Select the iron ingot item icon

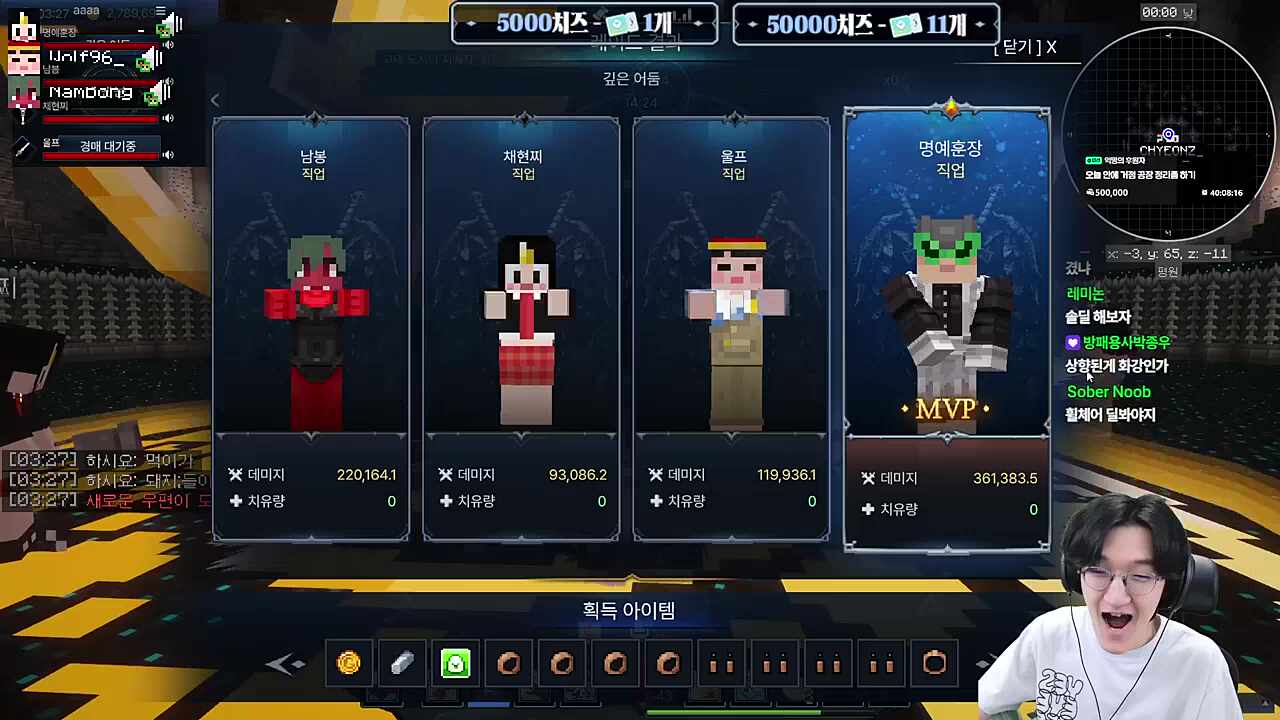coord(402,662)
